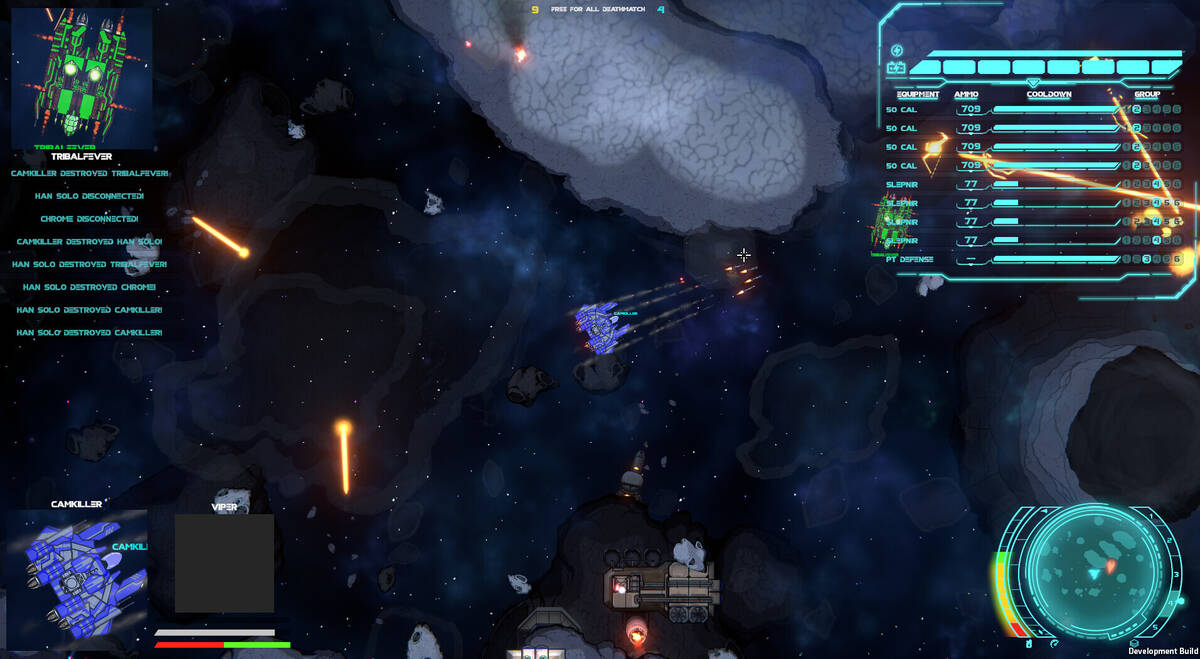Click the Cooldown column header

point(1049,95)
